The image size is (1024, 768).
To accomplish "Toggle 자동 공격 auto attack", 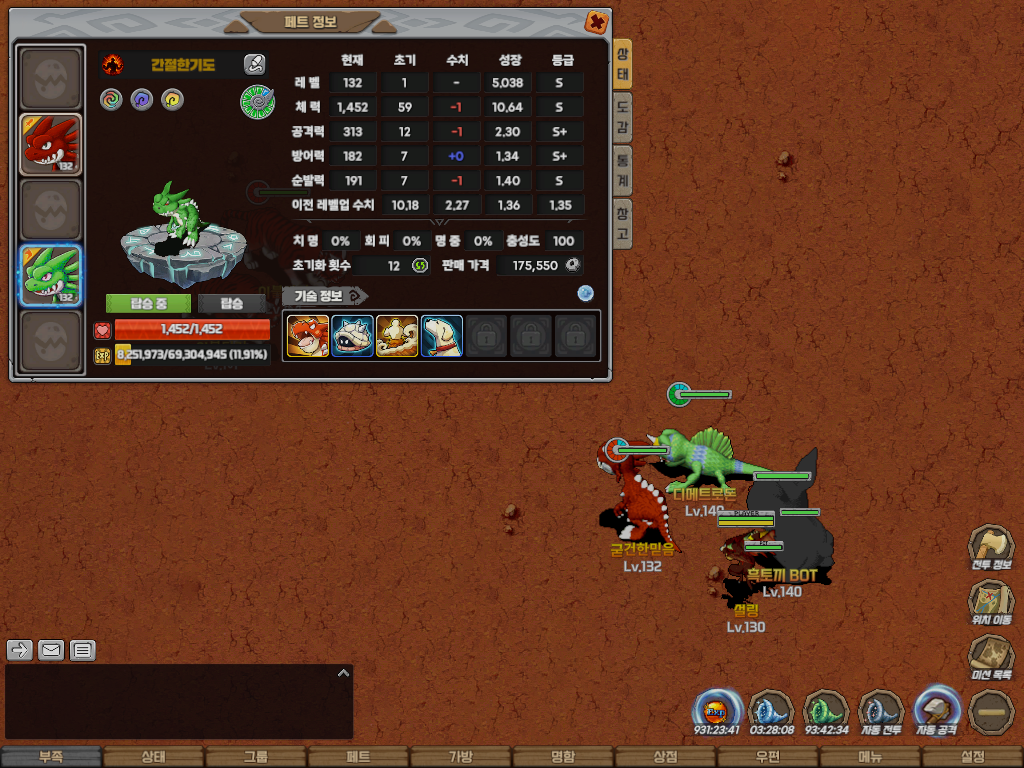I will coord(937,712).
